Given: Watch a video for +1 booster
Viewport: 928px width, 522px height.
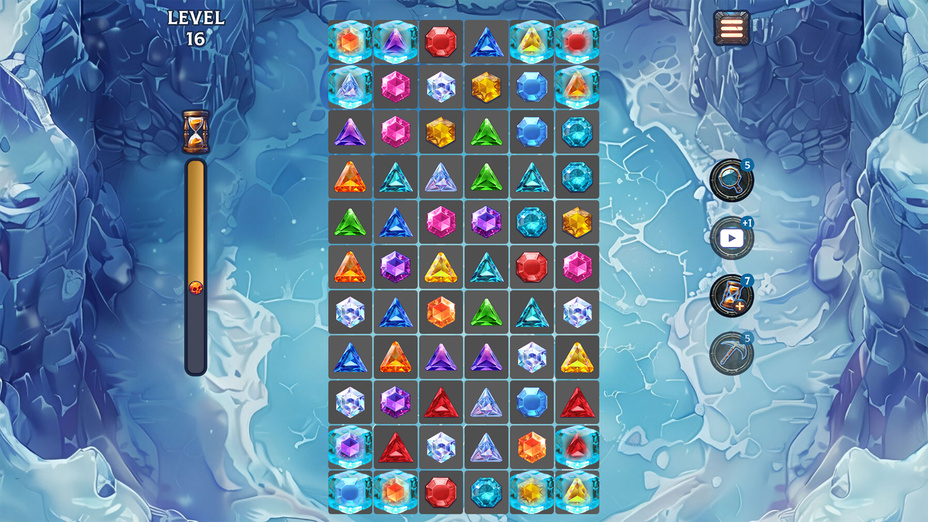Looking at the screenshot, I should pos(731,238).
